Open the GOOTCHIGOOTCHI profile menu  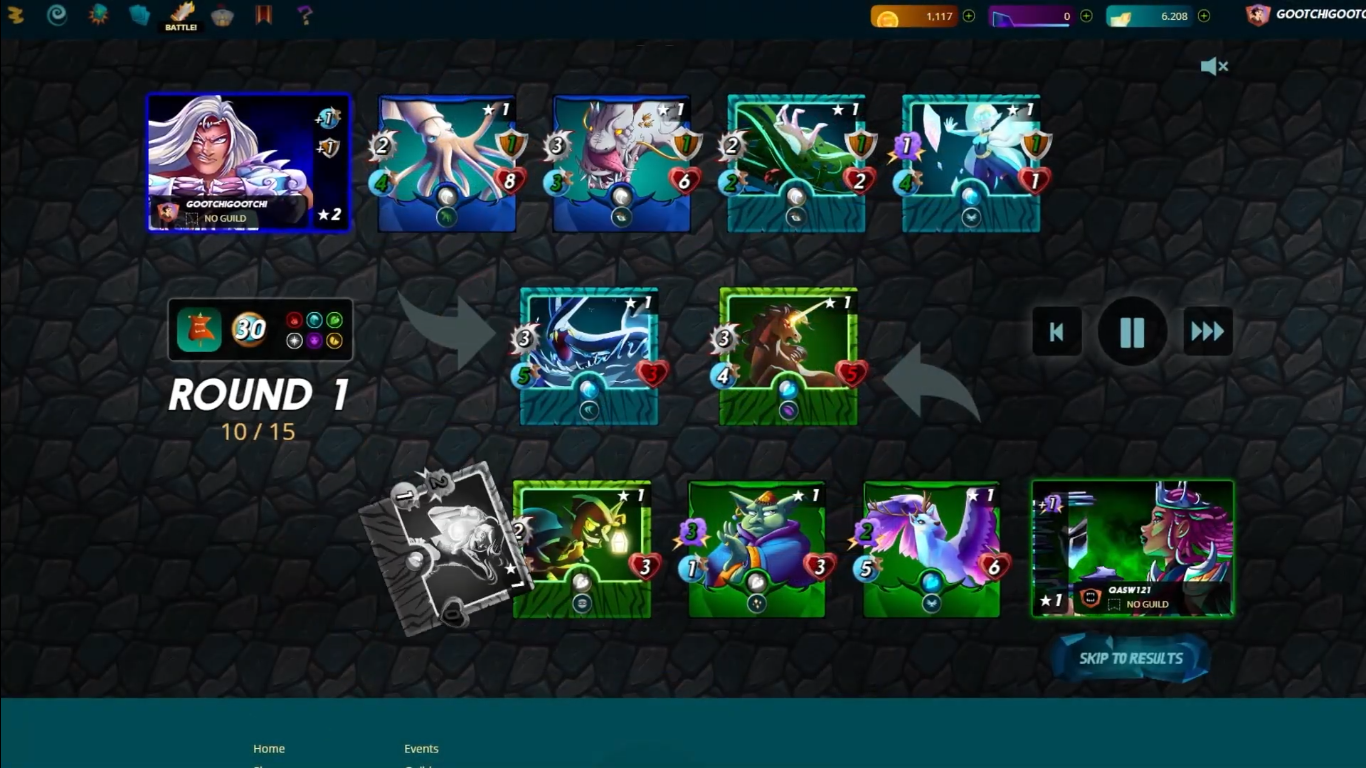pos(1305,15)
